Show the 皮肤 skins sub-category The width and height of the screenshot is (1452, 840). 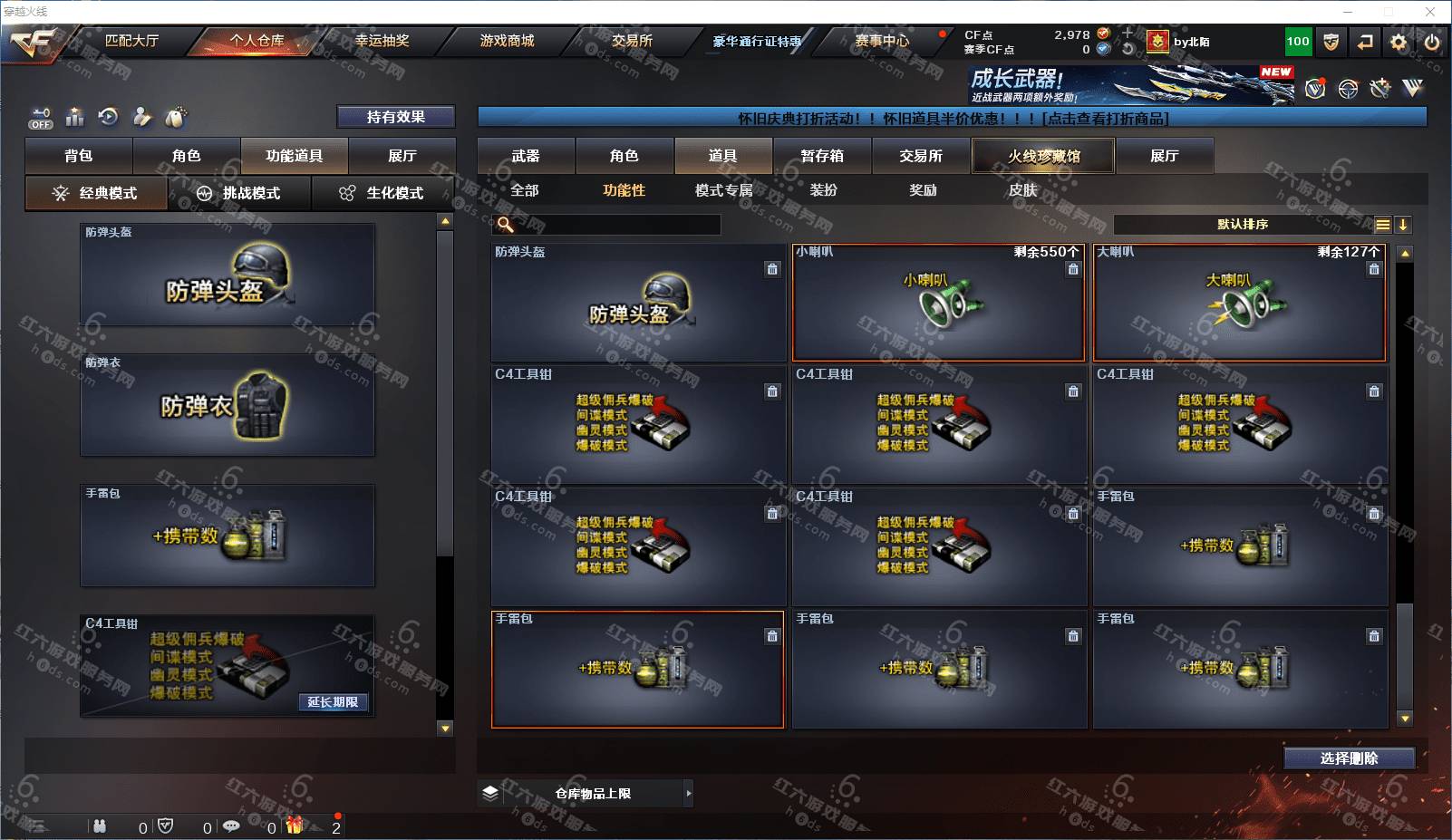pos(1022,190)
